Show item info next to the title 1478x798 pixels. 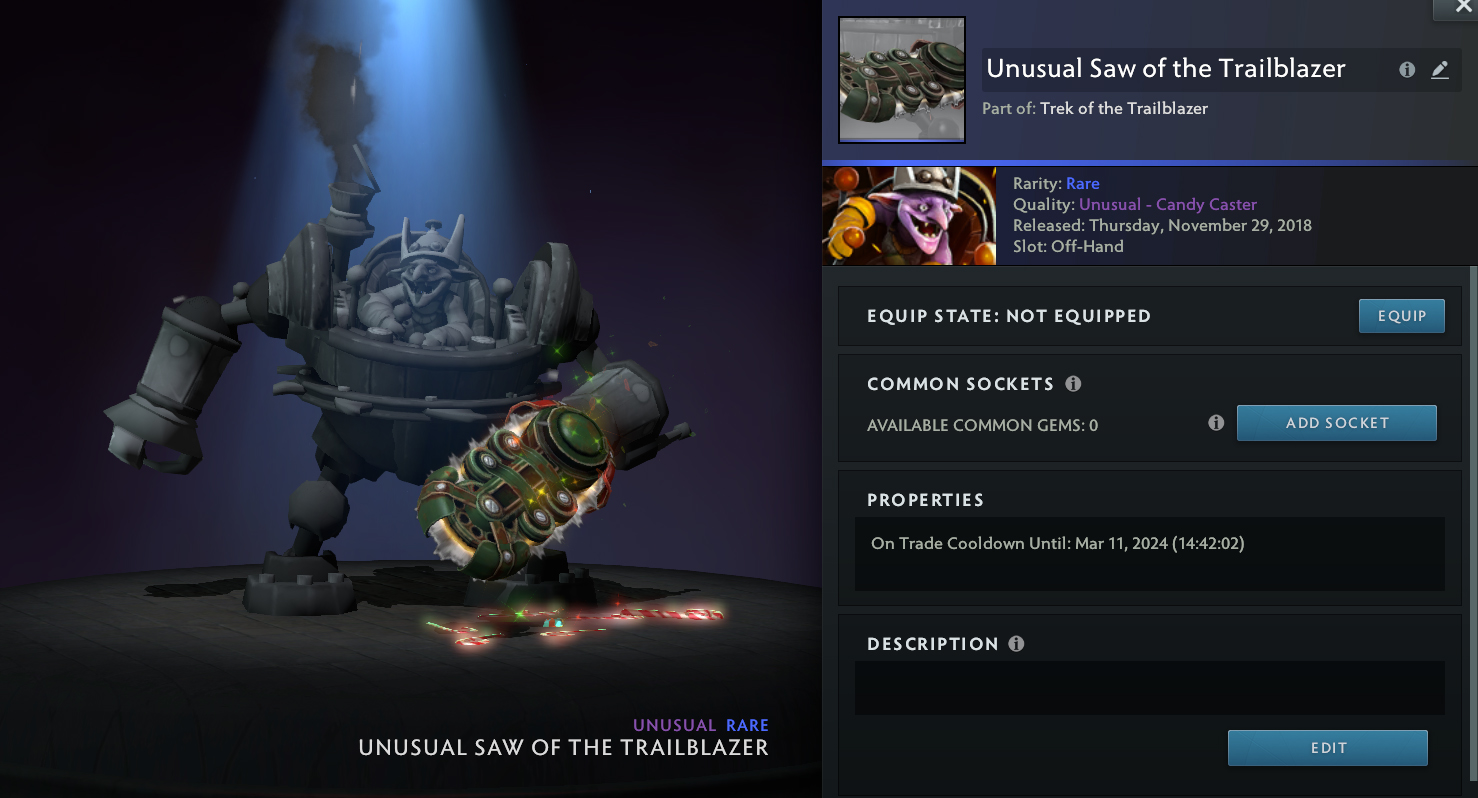click(x=1407, y=70)
